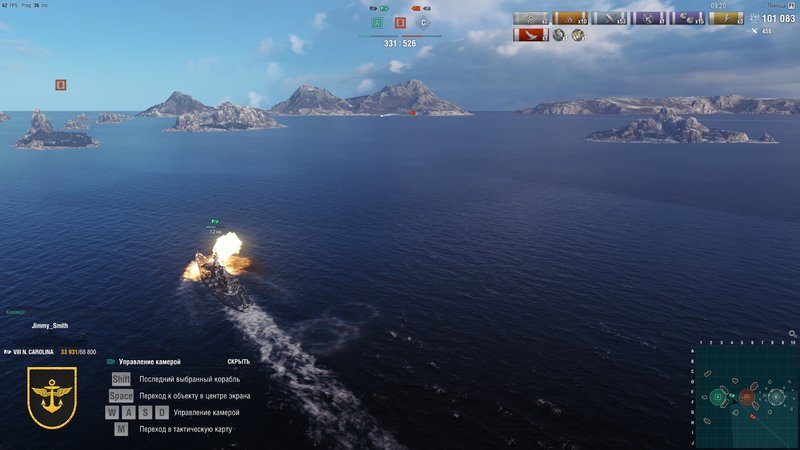
Task: Click the orange ribbon with x10 count
Action: (570, 18)
